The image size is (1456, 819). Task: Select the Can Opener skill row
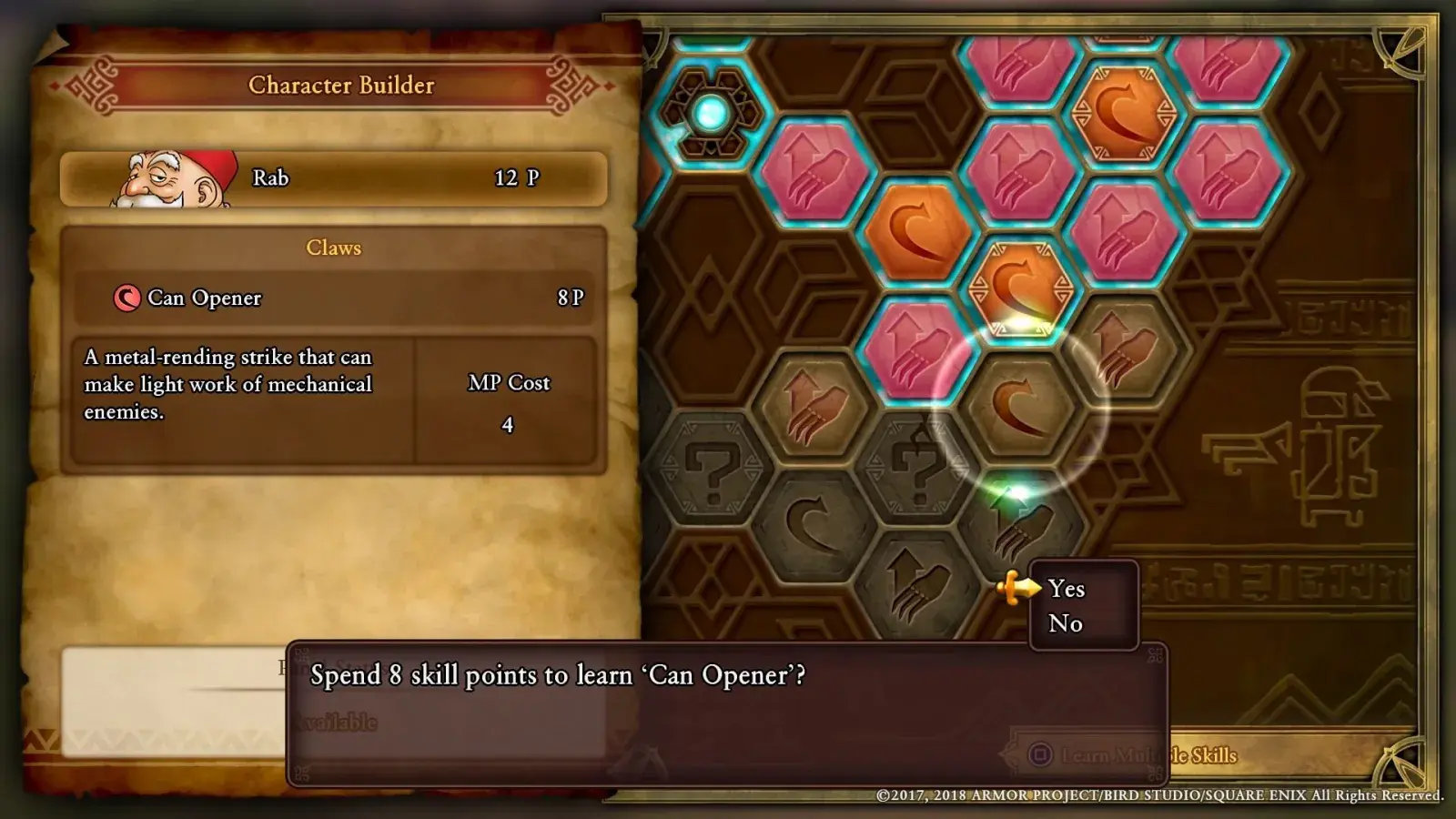coord(333,298)
